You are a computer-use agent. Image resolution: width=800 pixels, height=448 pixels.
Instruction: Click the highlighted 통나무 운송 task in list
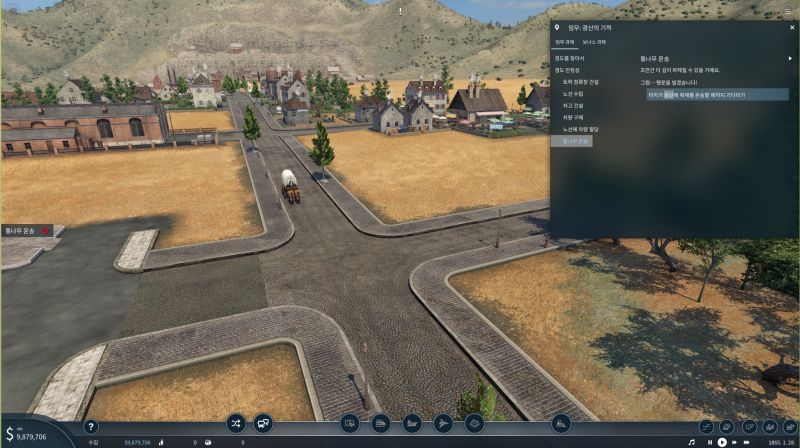pos(573,142)
